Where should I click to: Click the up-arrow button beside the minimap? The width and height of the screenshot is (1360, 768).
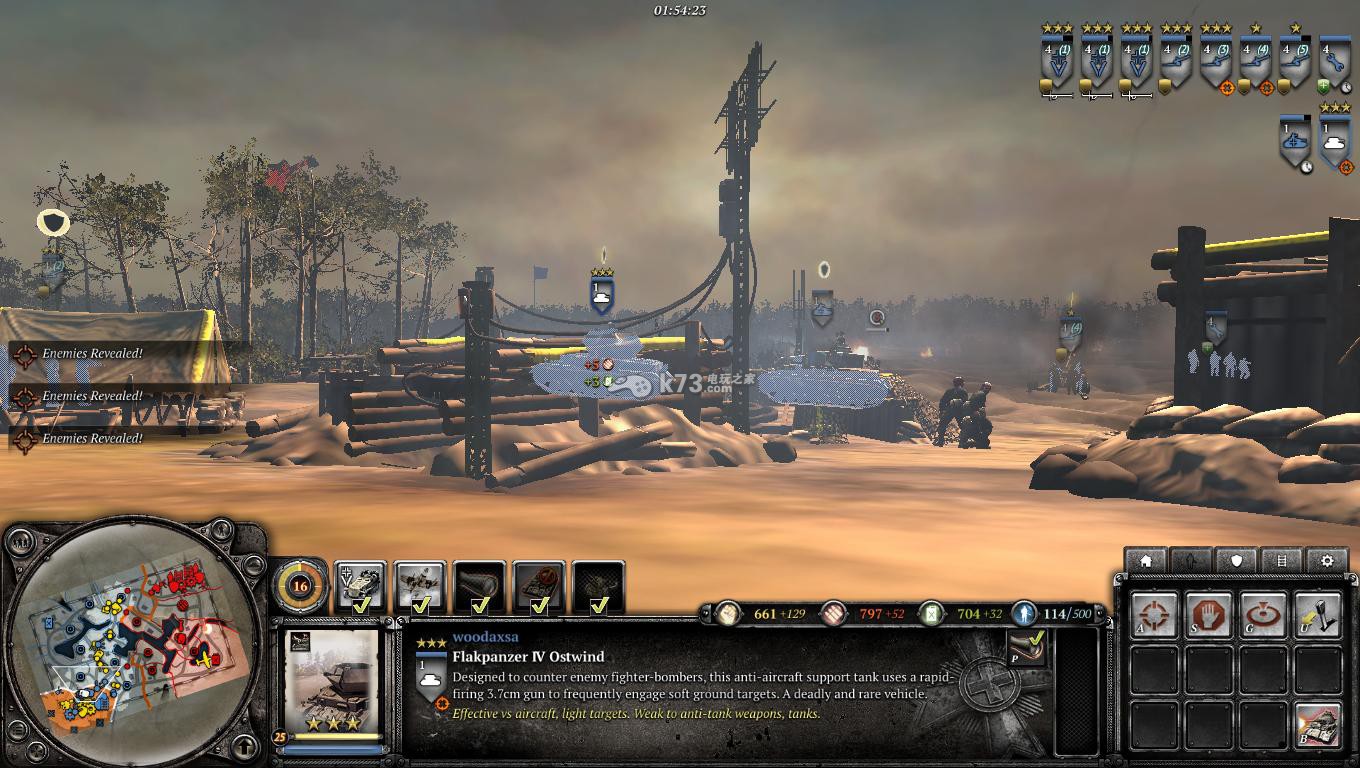[245, 746]
